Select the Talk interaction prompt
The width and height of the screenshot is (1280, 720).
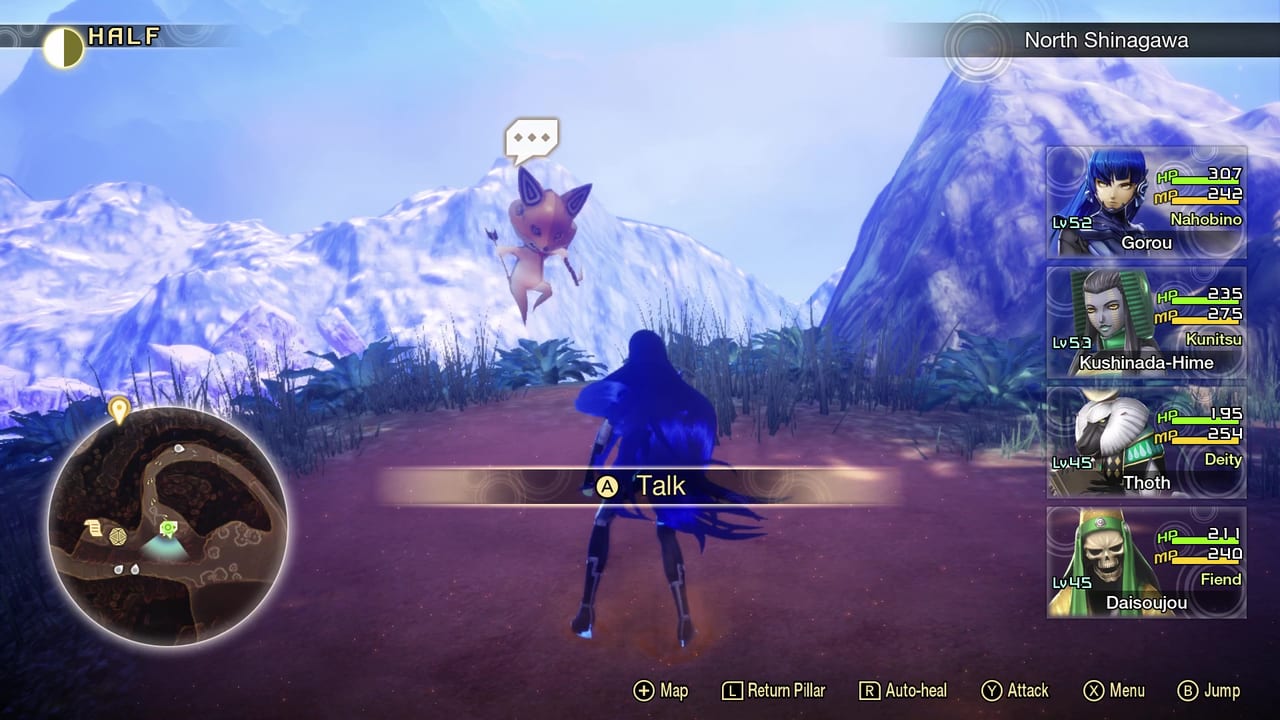[640, 486]
